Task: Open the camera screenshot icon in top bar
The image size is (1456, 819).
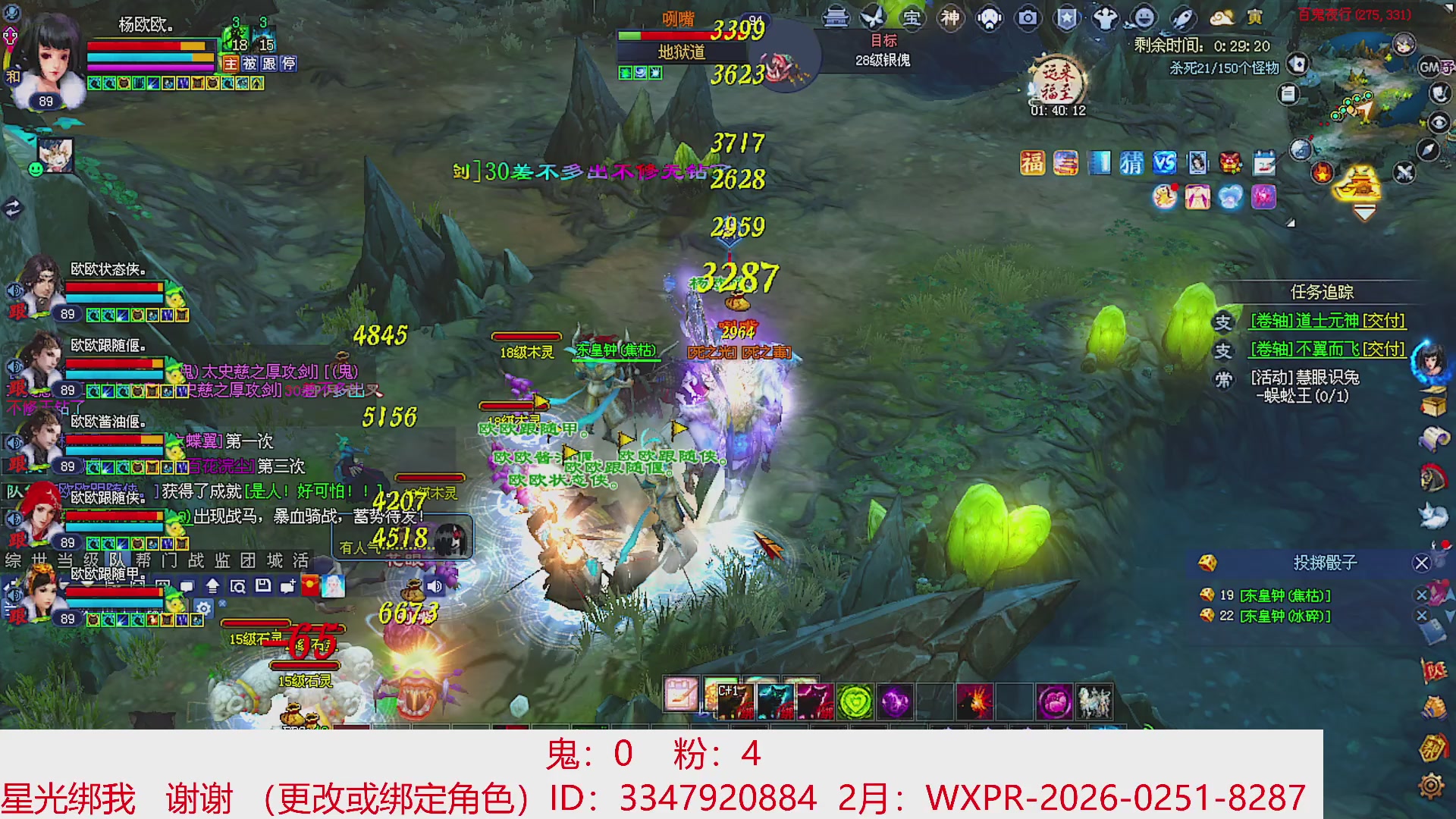Action: tap(1028, 19)
